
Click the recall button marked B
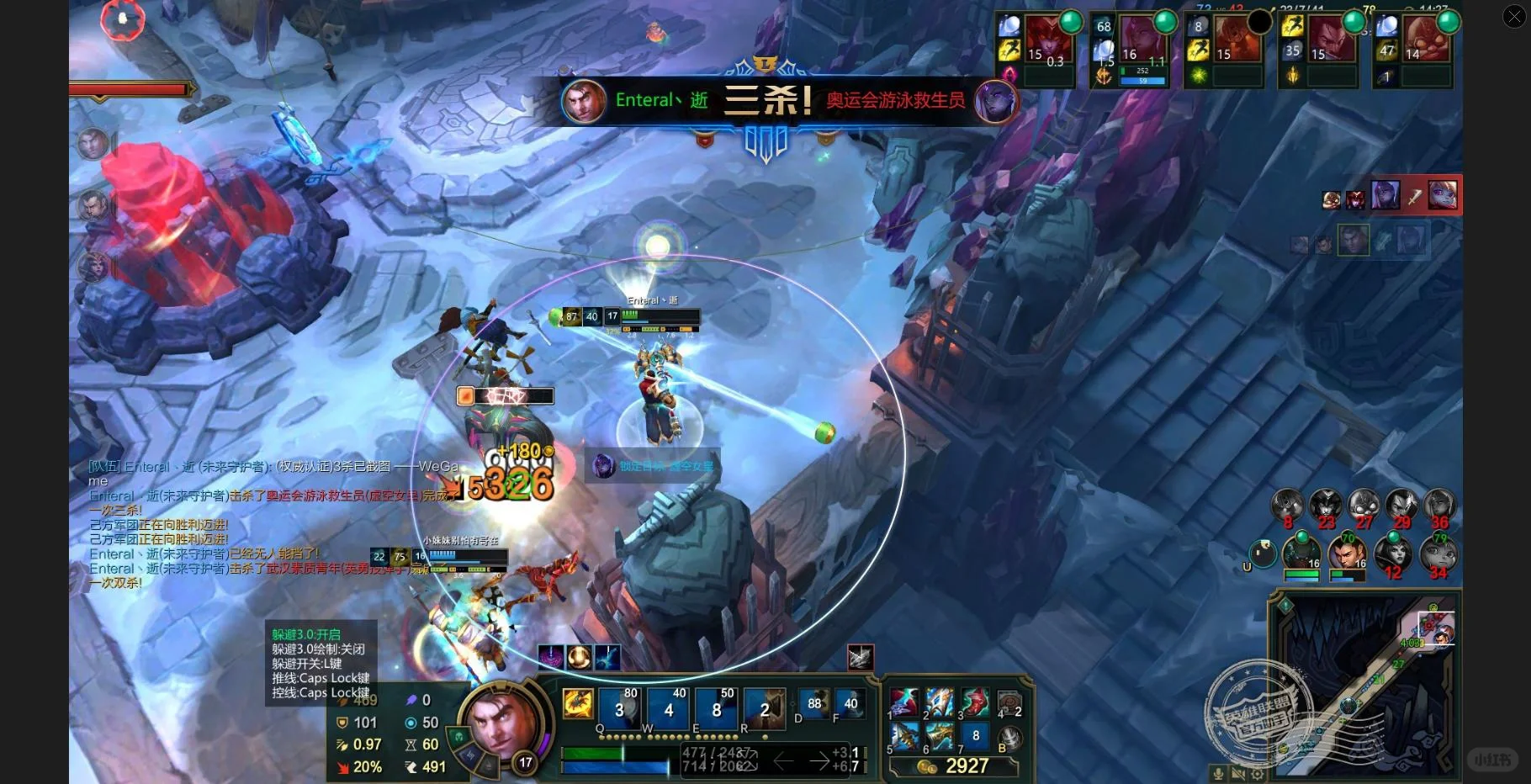tap(1009, 739)
